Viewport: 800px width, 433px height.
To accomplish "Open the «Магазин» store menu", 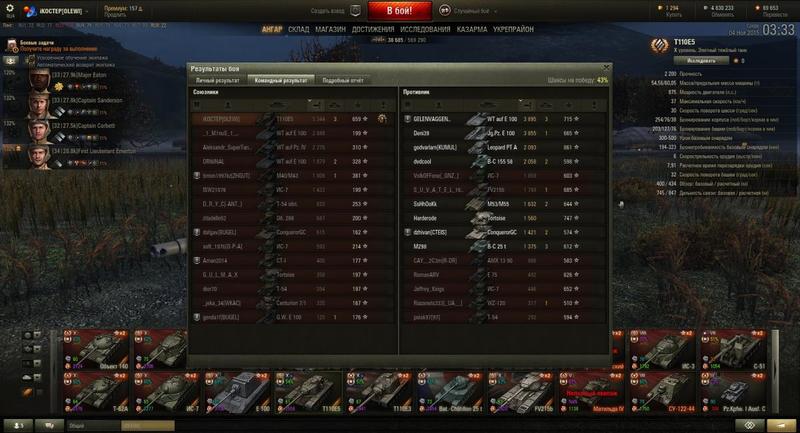I will coord(331,29).
